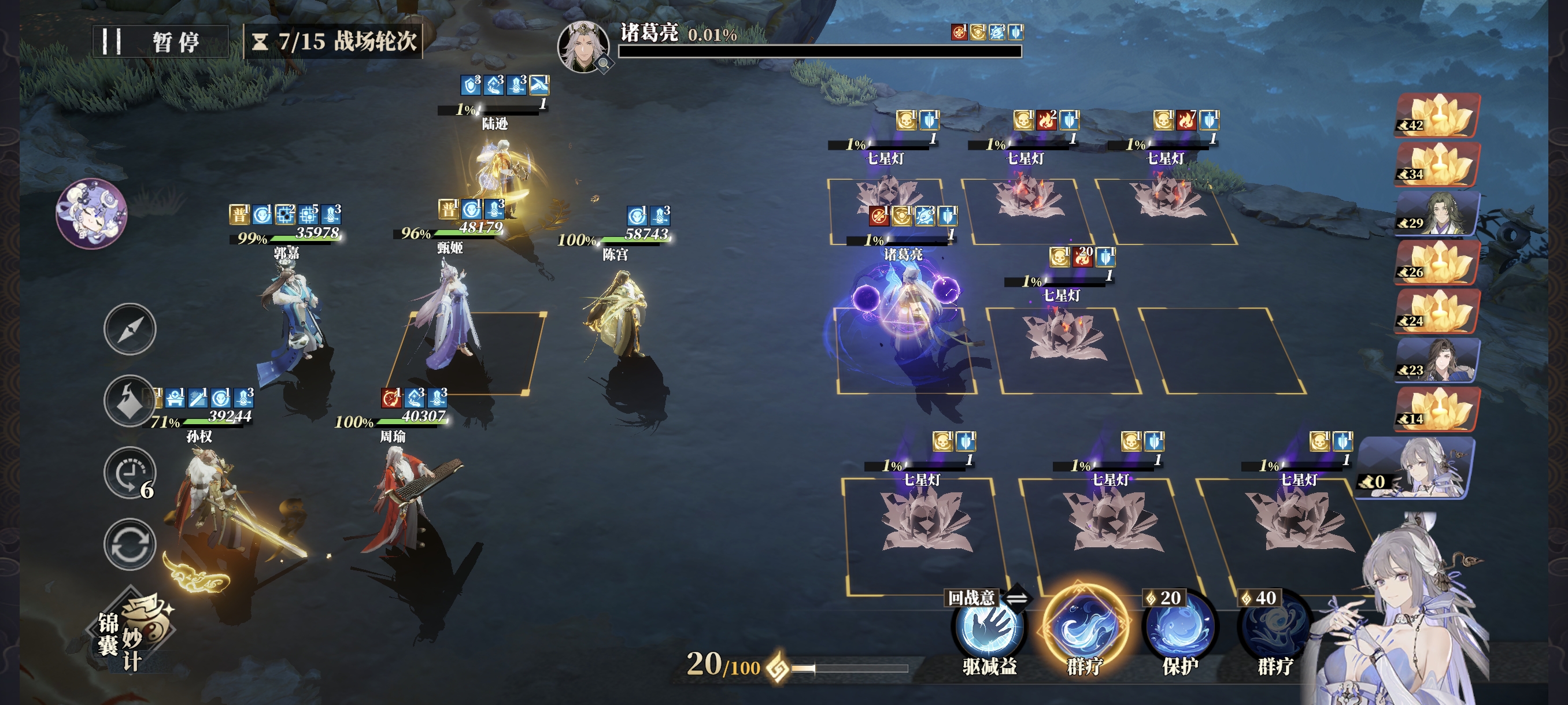Use the clock rewind button showing 6
Image resolution: width=1568 pixels, height=705 pixels.
(x=129, y=473)
